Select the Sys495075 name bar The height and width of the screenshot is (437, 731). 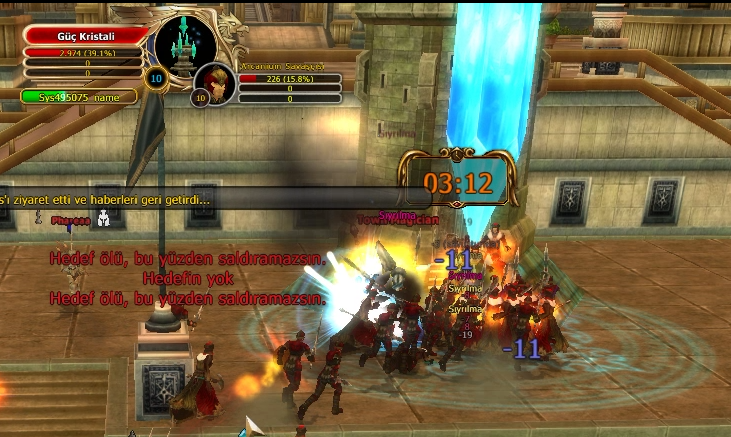tap(78, 97)
